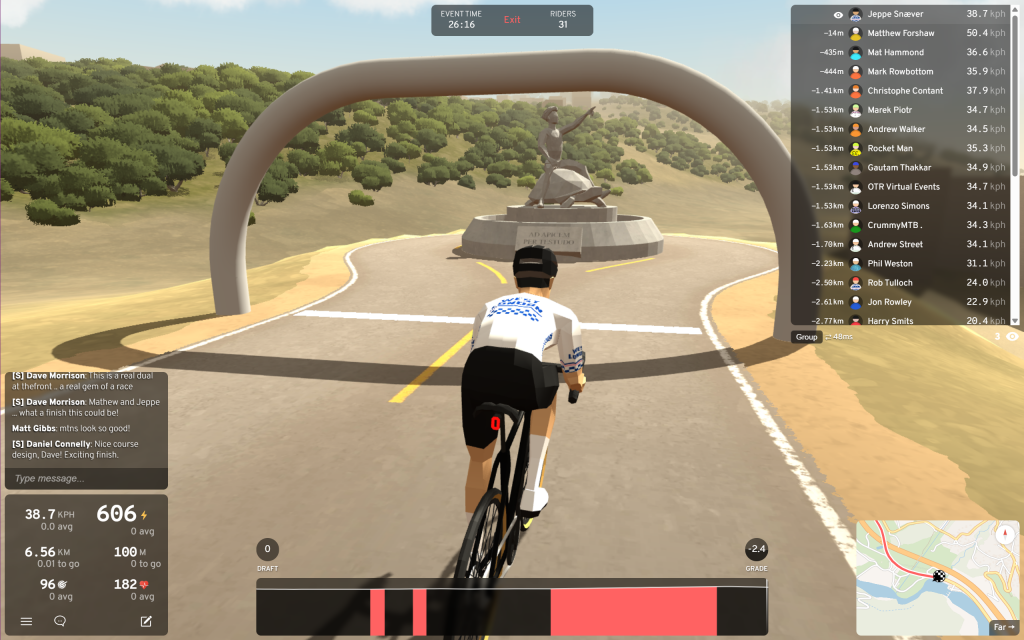The height and width of the screenshot is (640, 1024).
Task: Select Rocket Man in the rider list
Action: click(889, 148)
